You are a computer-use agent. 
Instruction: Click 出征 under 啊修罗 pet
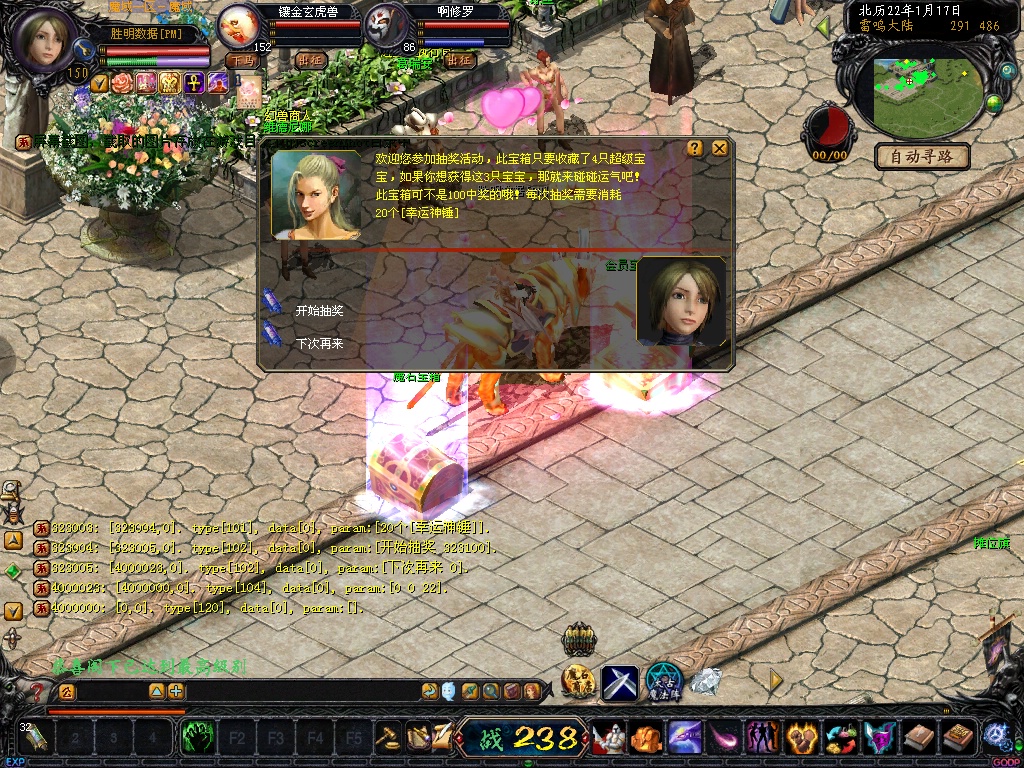459,60
